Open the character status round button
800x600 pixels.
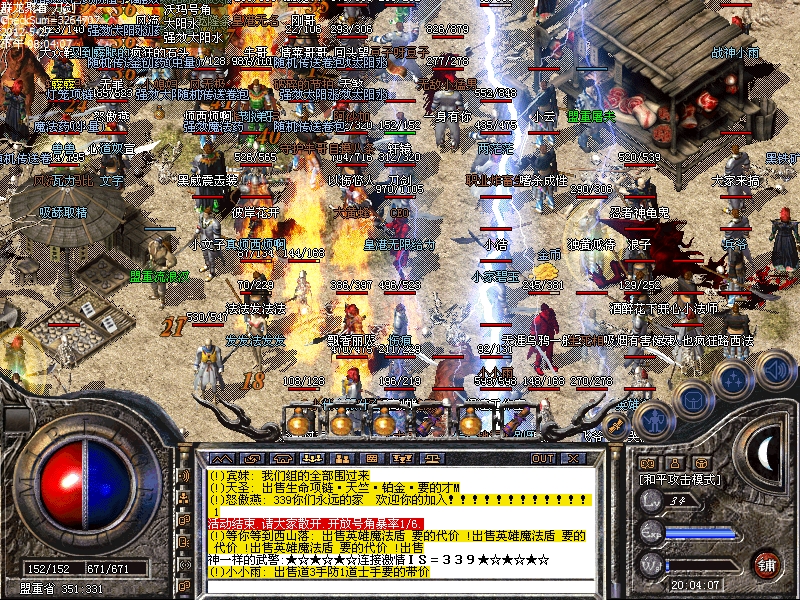tap(652, 422)
